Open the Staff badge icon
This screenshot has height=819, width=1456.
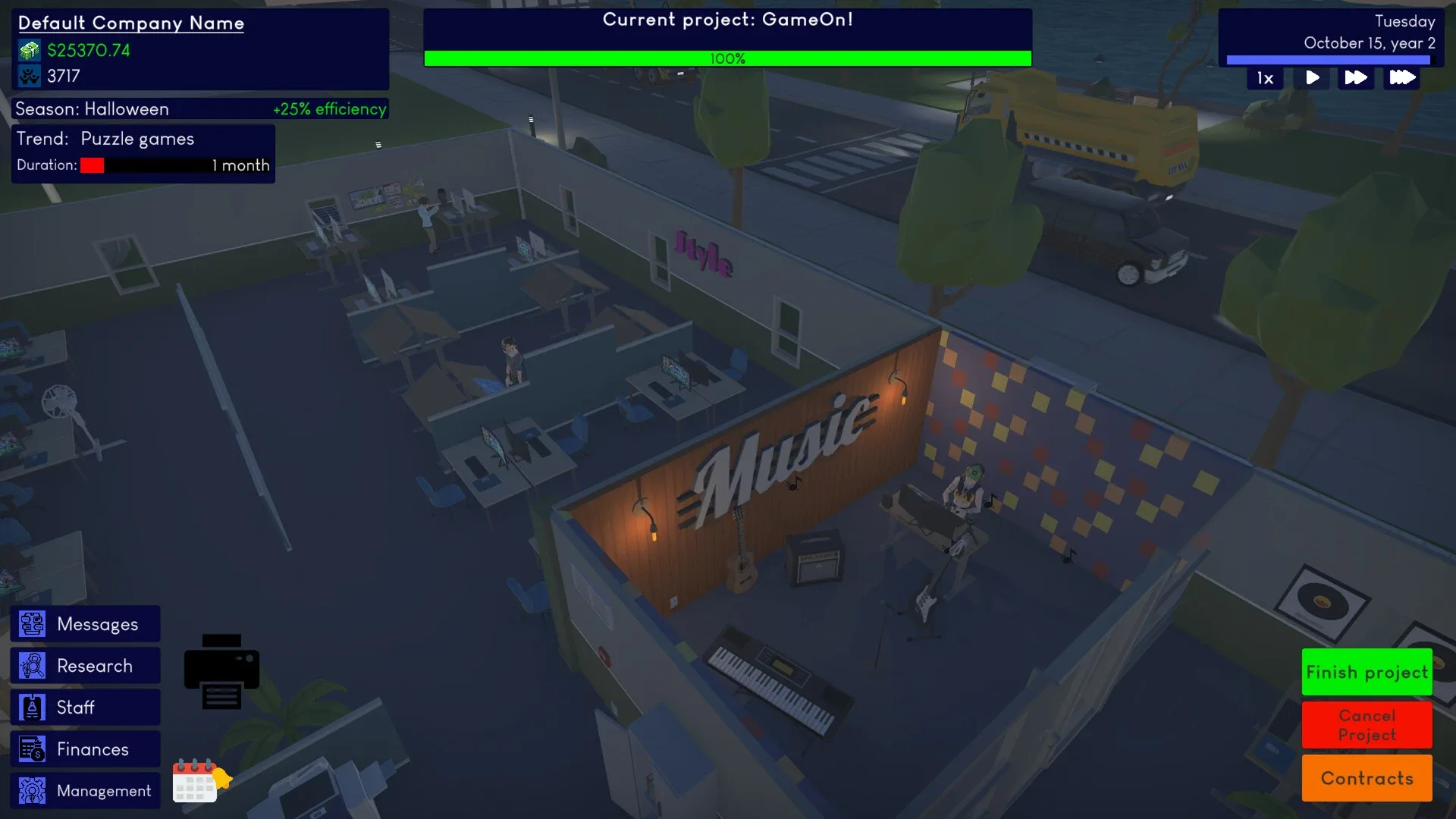point(31,707)
